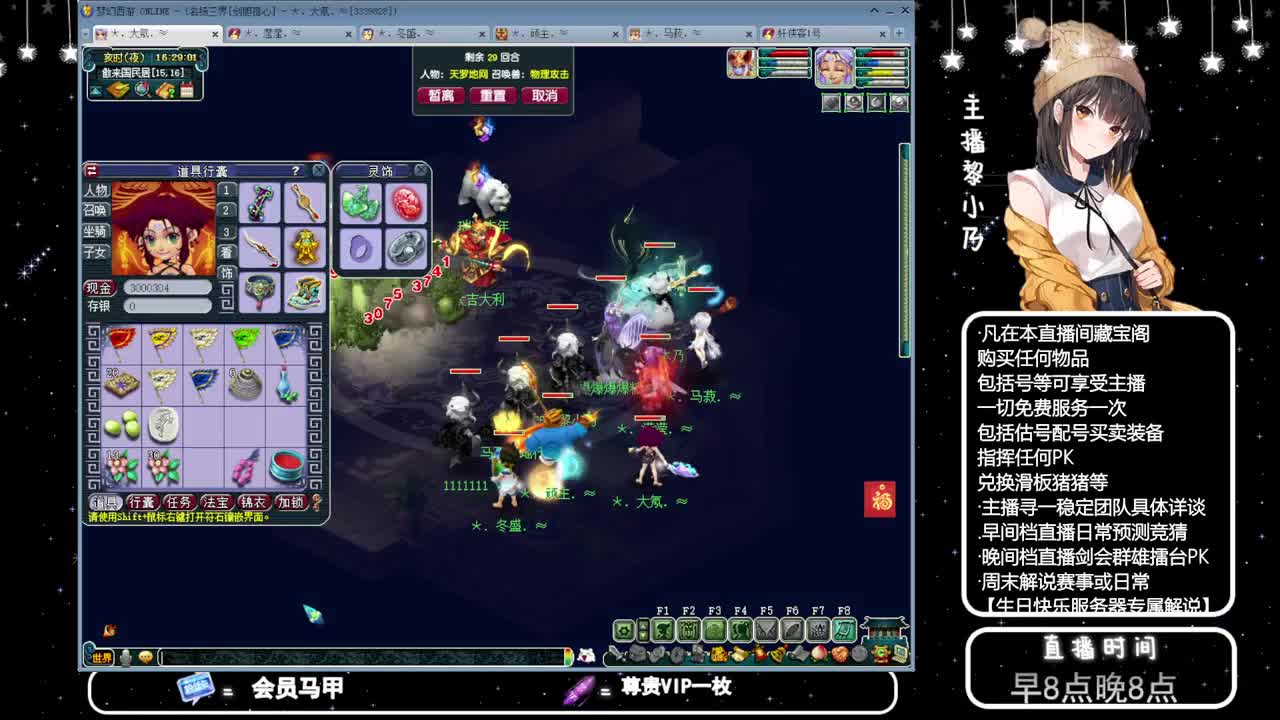Screen dimensions: 1280x720
Task: Click the bell item in the item tray
Action: coord(776,653)
